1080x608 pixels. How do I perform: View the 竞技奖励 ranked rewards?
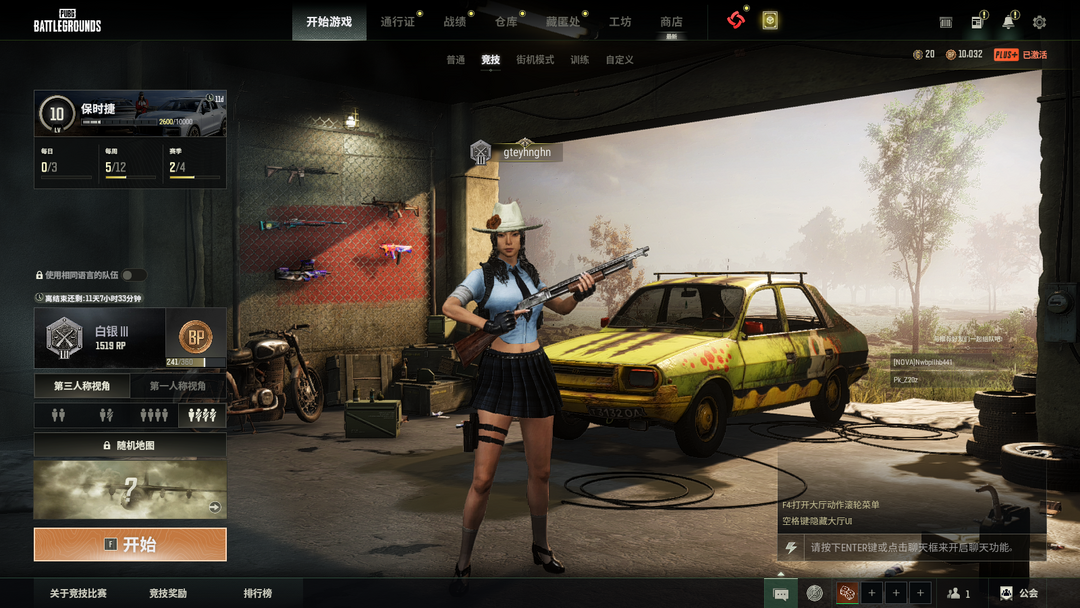(168, 594)
